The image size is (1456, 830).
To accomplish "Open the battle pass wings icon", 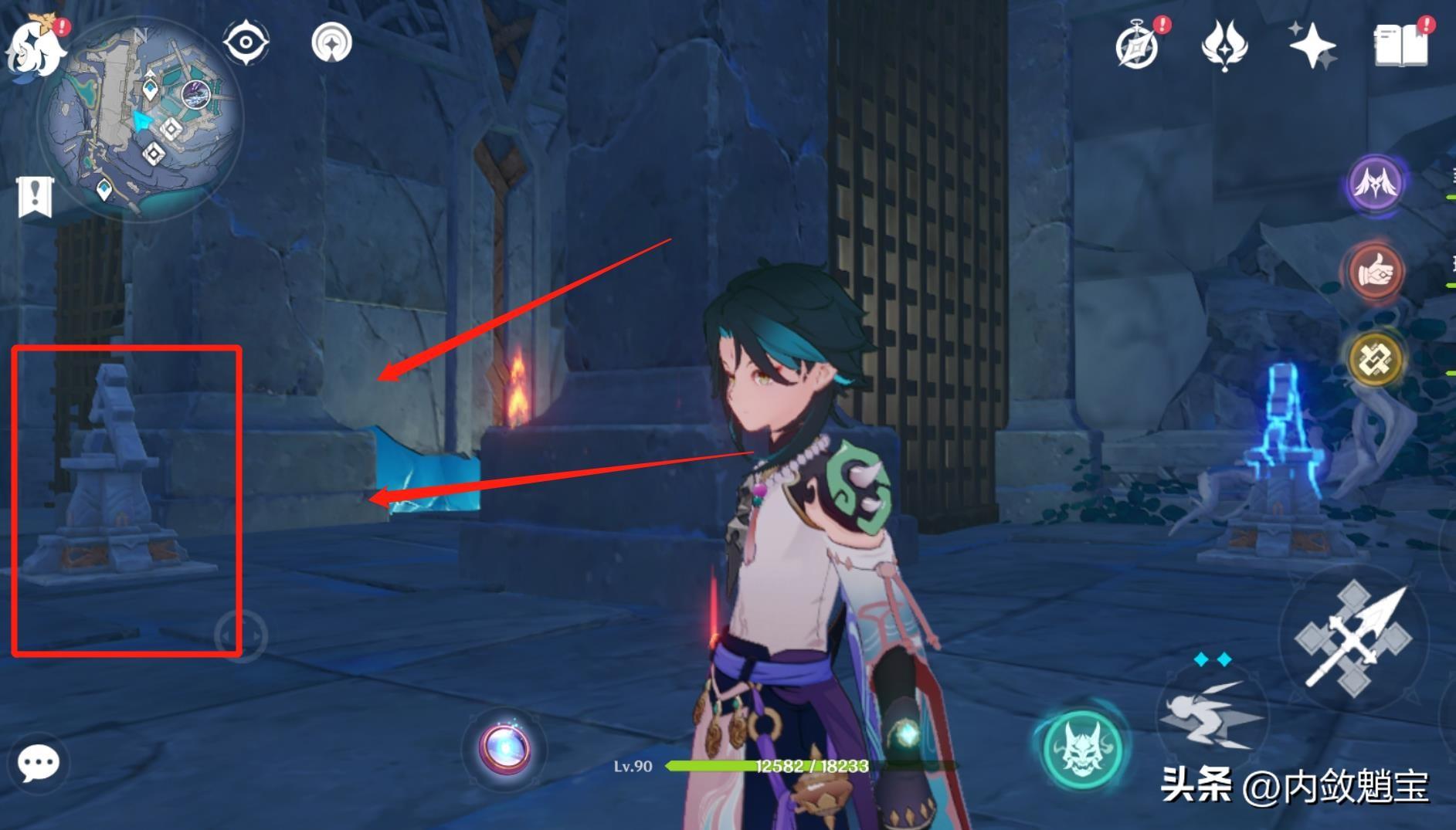I will point(1224,46).
